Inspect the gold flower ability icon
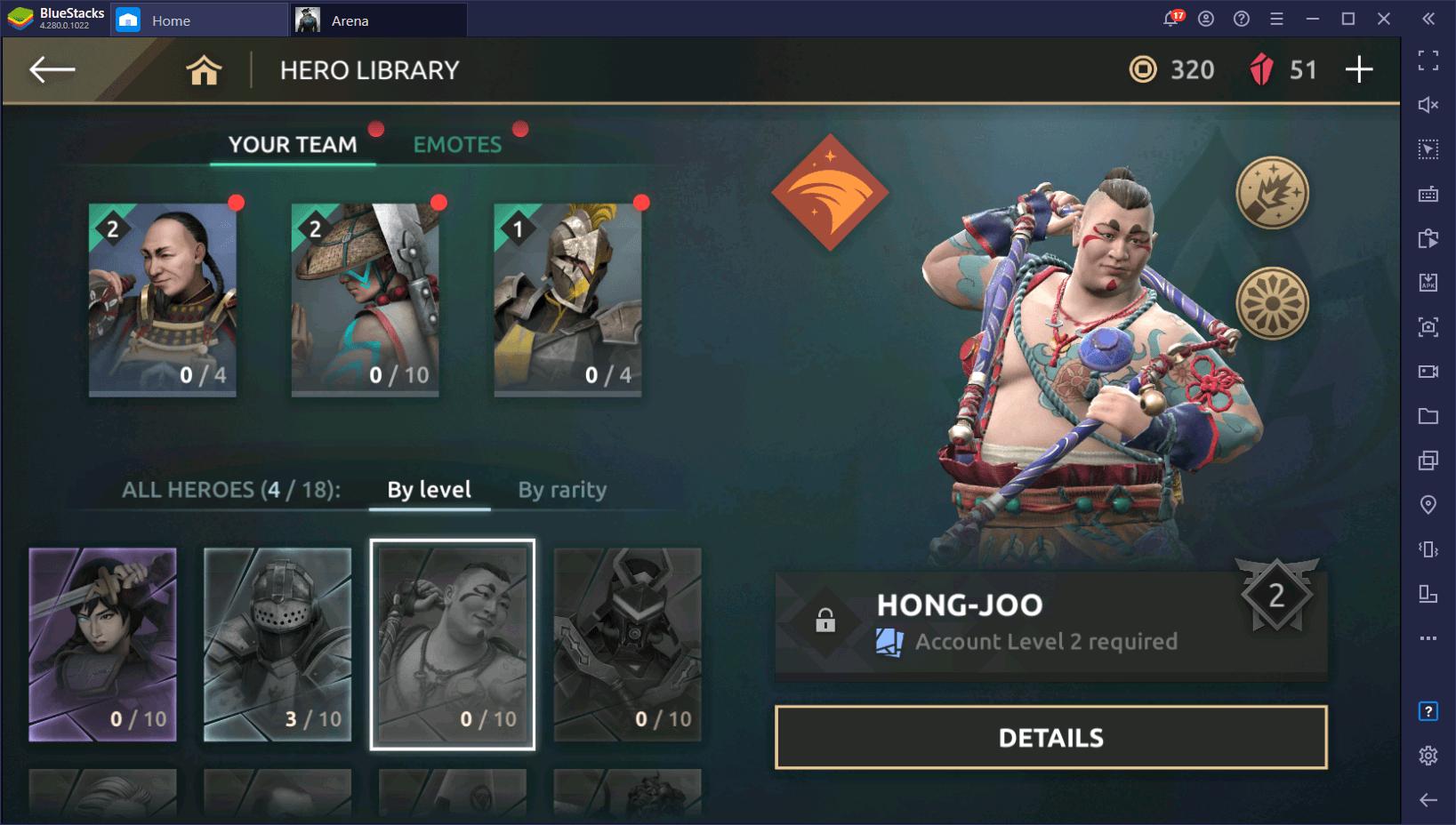The height and width of the screenshot is (825, 1456). pyautogui.click(x=1272, y=303)
